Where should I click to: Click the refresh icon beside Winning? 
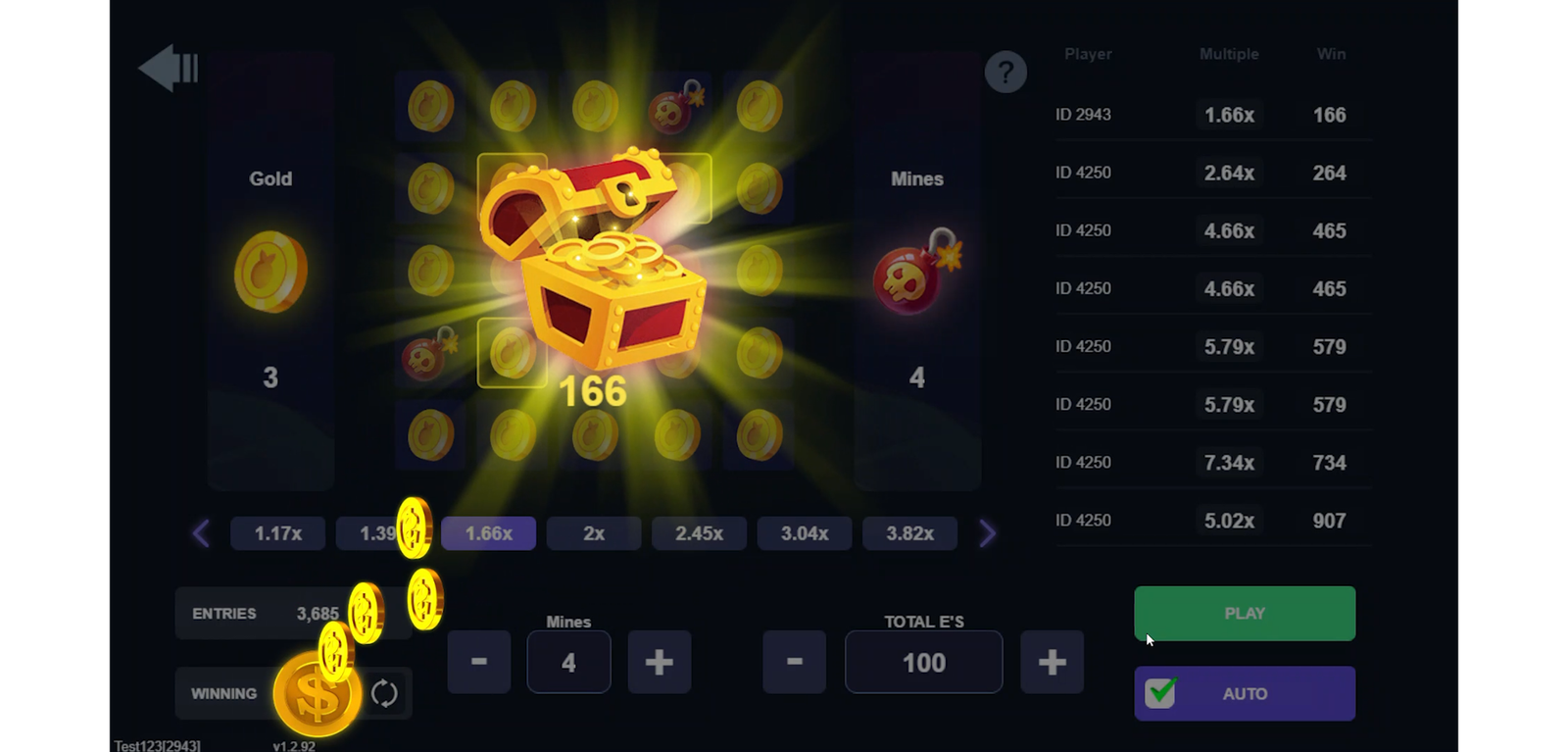pyautogui.click(x=384, y=693)
